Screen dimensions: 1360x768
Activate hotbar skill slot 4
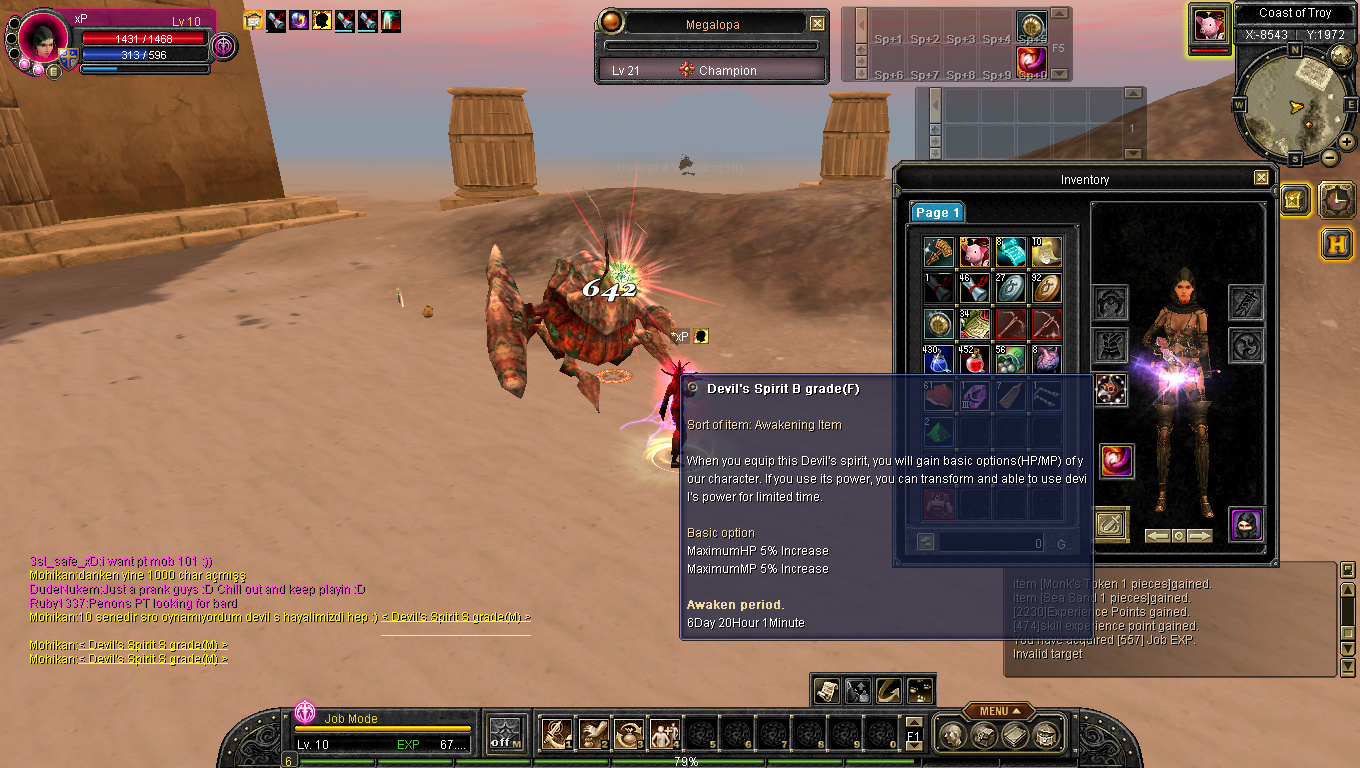tap(665, 734)
